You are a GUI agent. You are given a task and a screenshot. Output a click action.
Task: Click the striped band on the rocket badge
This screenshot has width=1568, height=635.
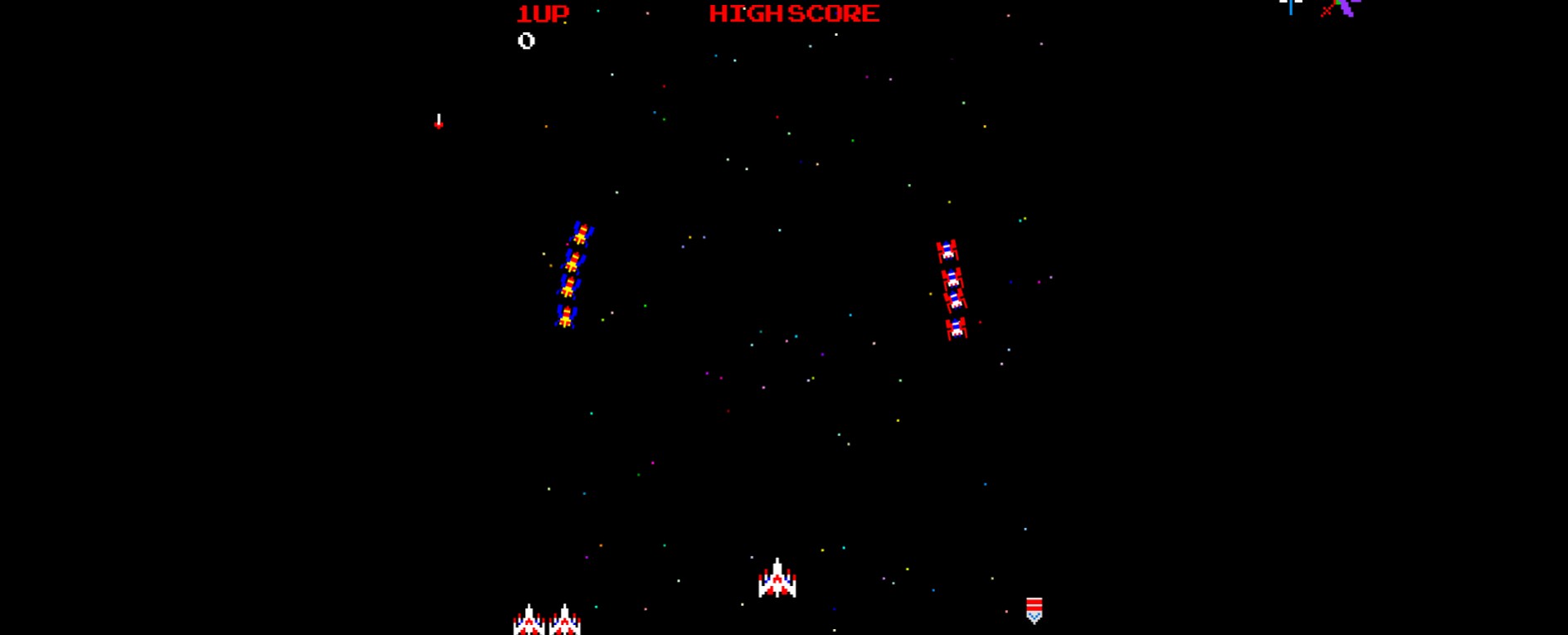click(1035, 603)
